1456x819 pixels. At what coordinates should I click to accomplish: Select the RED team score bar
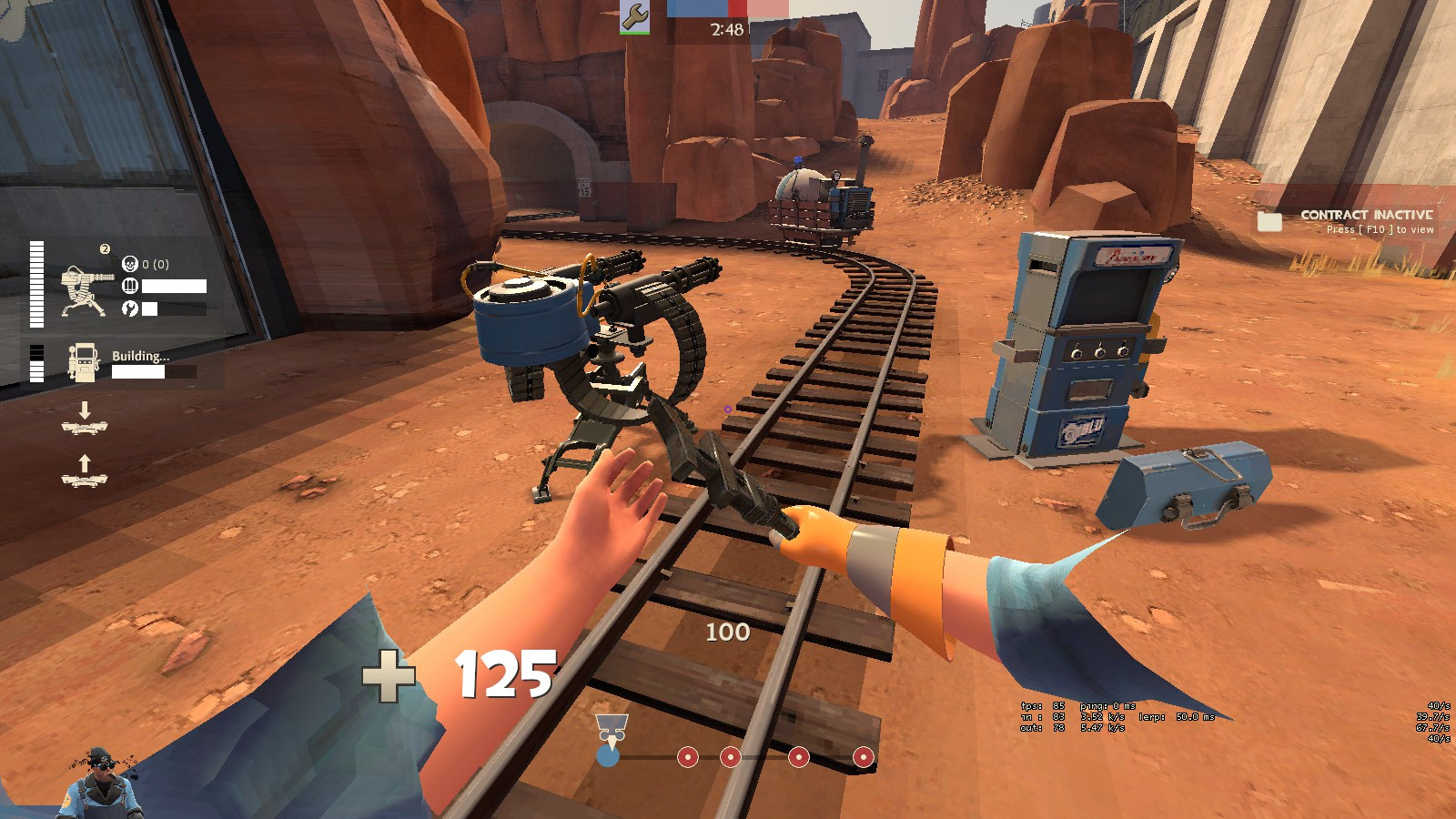738,8
